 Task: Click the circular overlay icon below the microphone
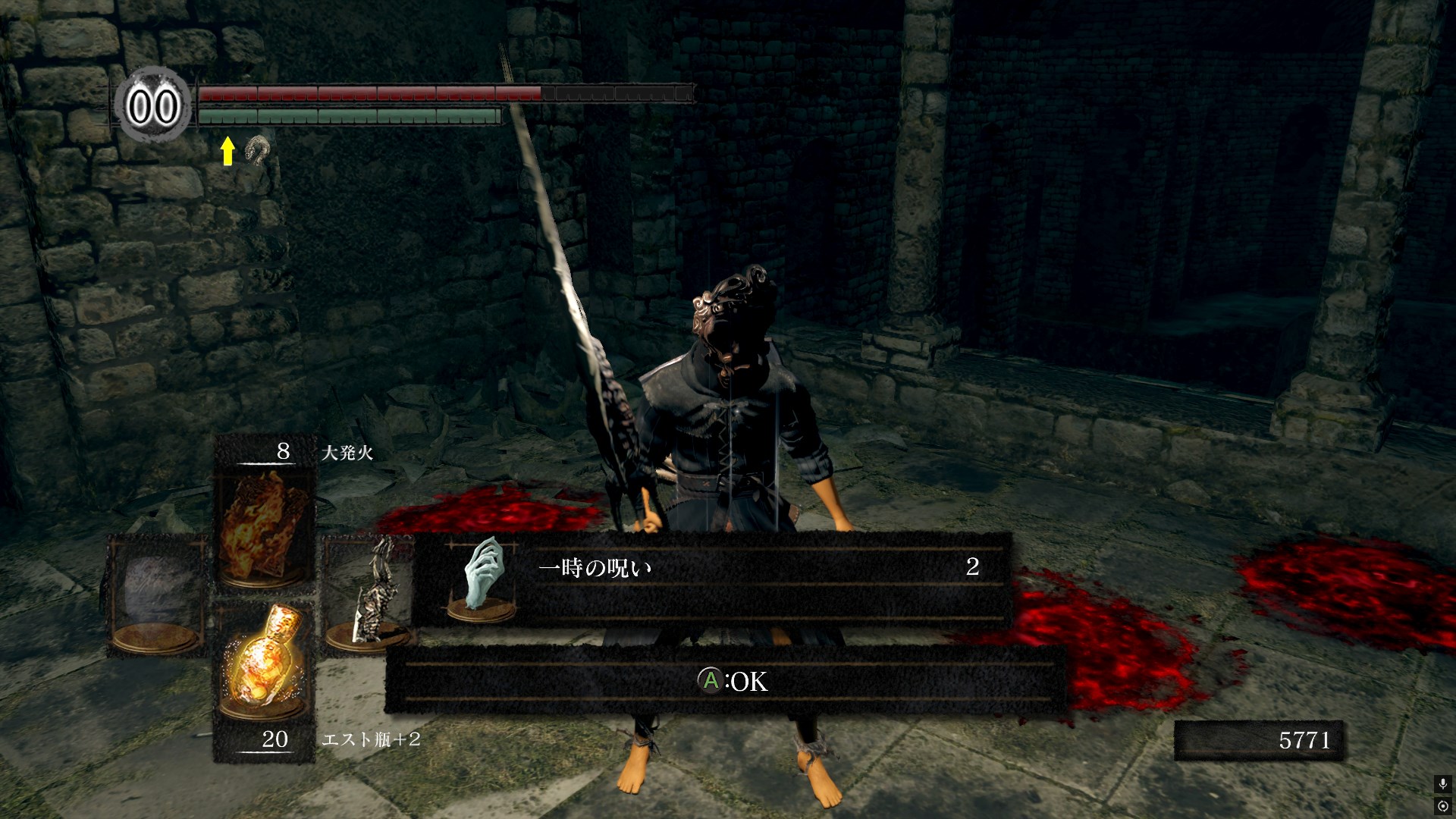pyautogui.click(x=1442, y=805)
